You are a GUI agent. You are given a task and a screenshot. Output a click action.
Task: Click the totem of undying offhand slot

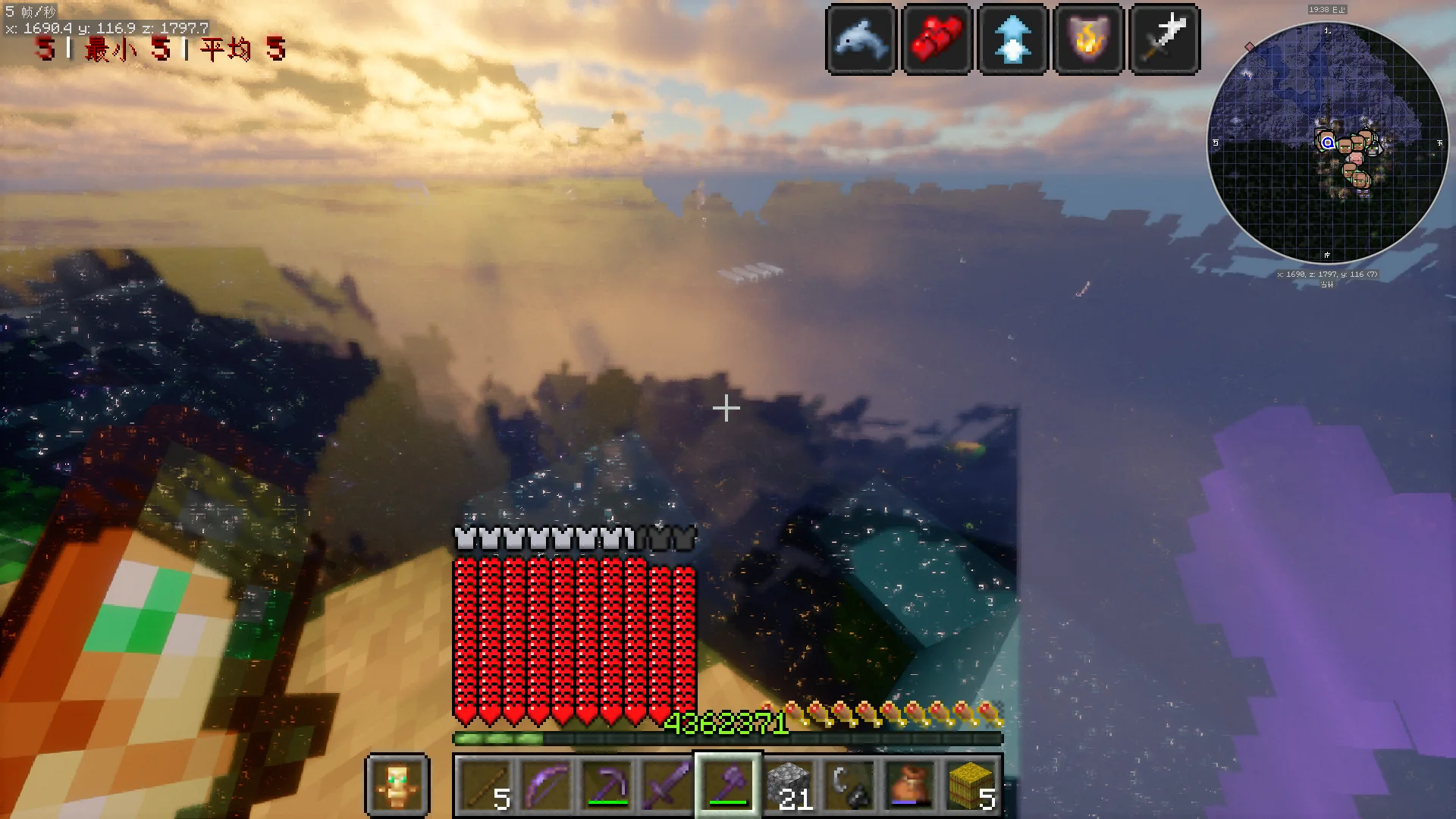397,785
